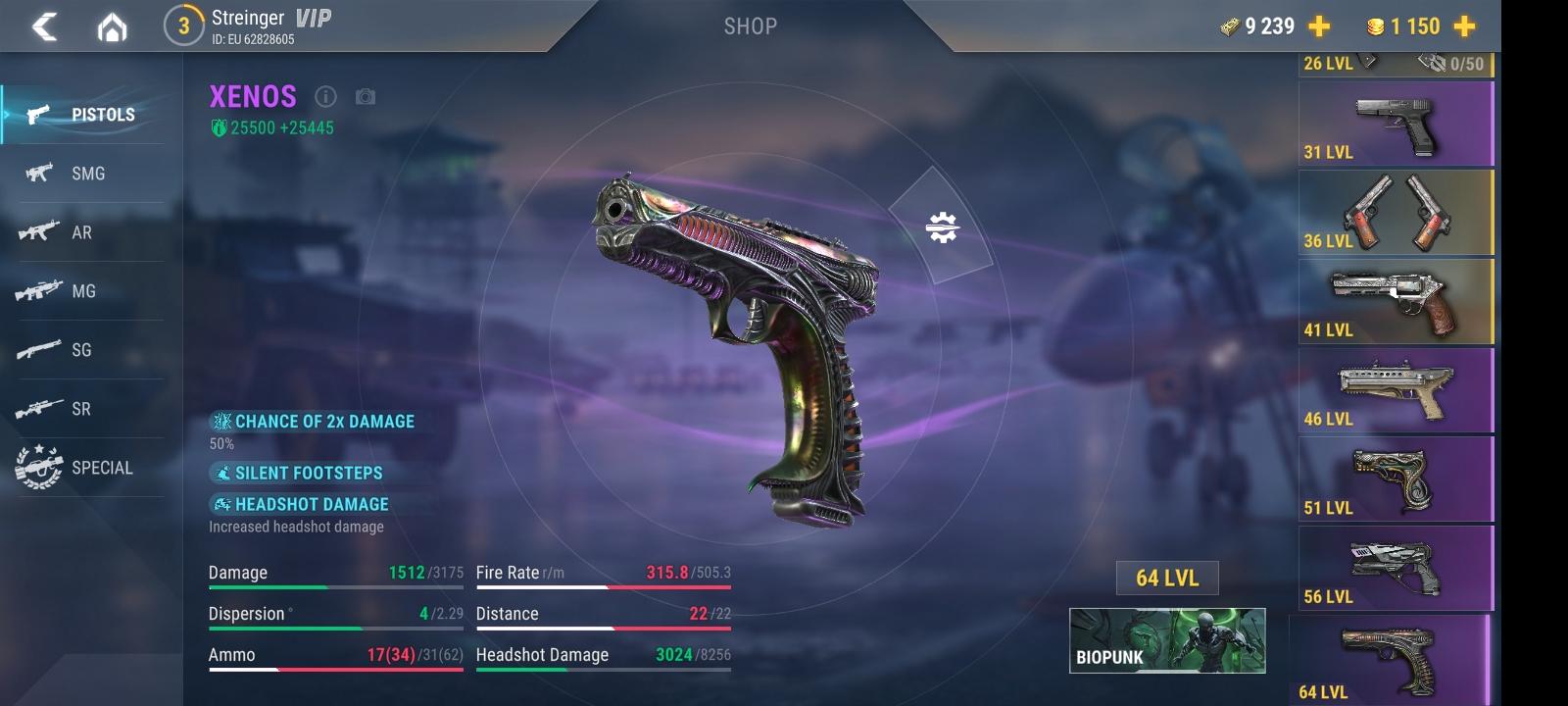Tap the home icon in top bar
Screen dimensions: 1568x706
[111, 26]
